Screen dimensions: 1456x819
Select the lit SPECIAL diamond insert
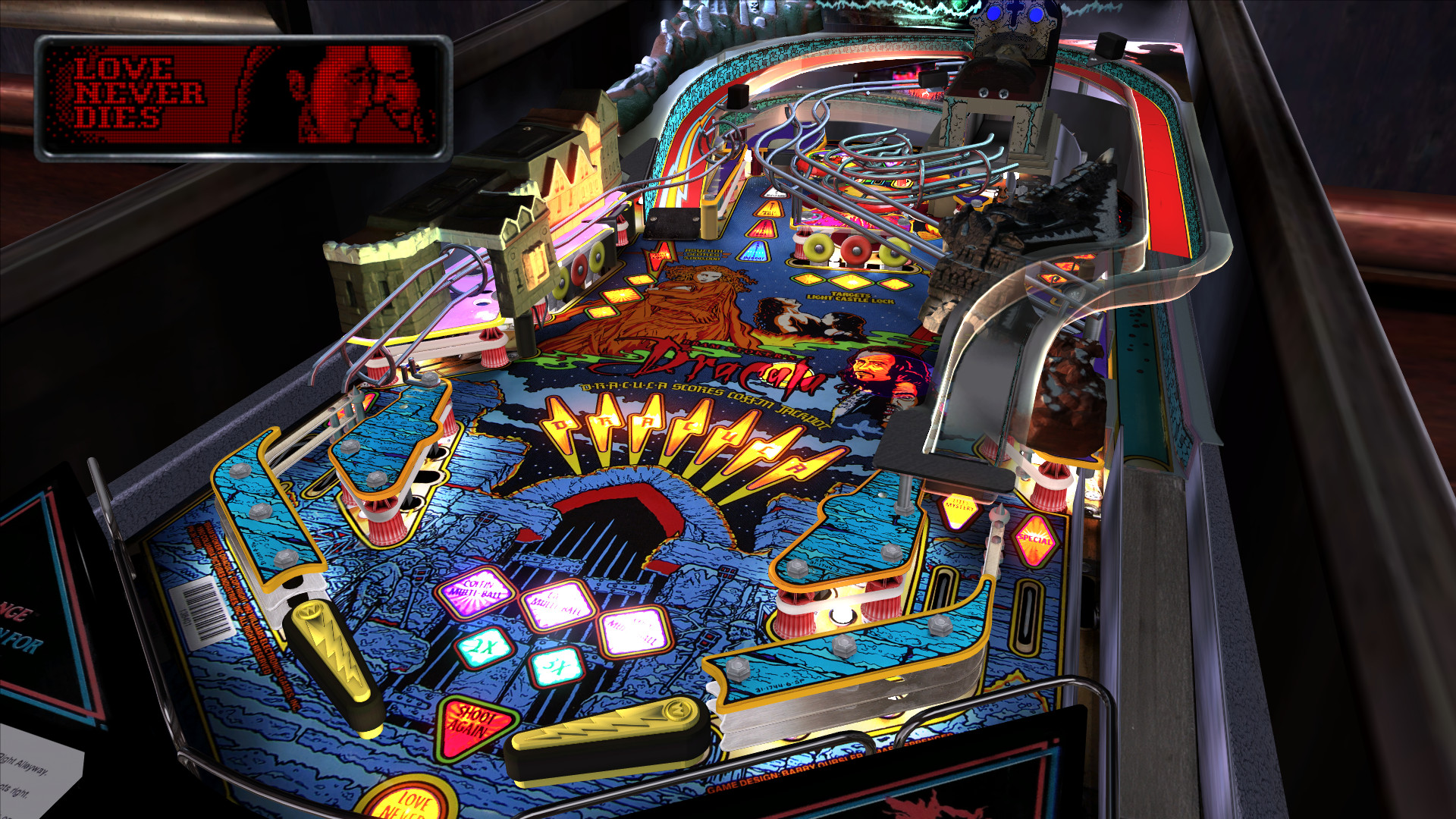(x=1035, y=540)
